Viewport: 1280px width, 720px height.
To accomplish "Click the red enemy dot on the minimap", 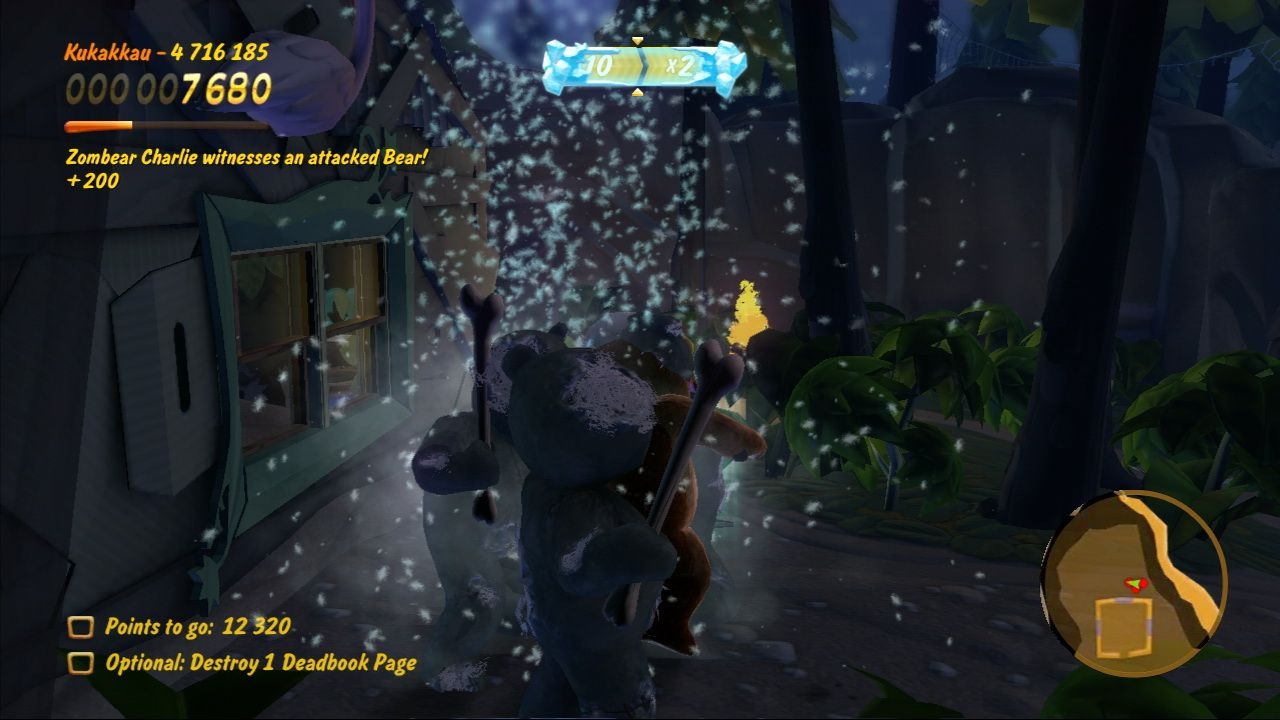I will click(1144, 586).
